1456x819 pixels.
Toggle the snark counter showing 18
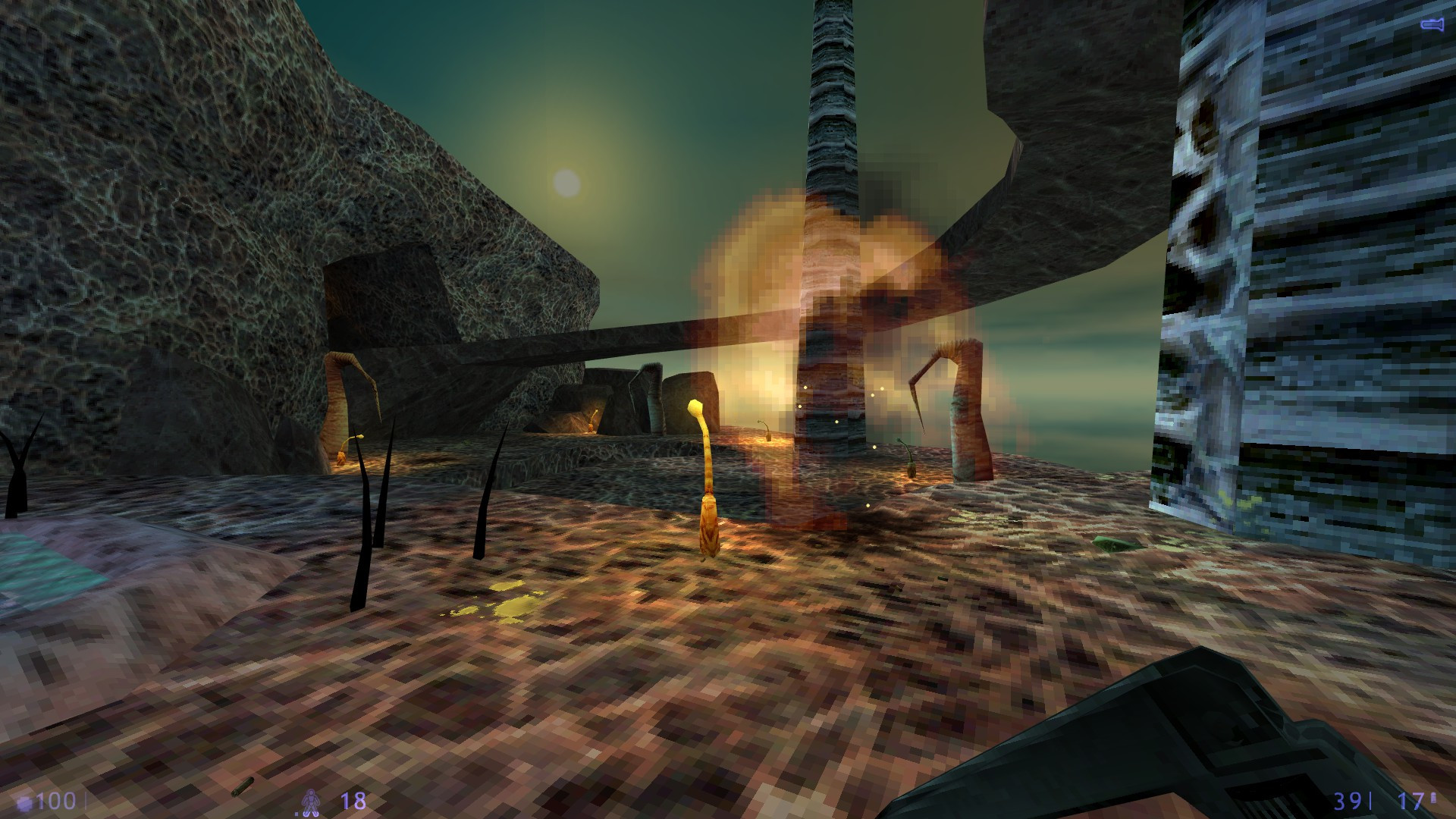pyautogui.click(x=353, y=800)
